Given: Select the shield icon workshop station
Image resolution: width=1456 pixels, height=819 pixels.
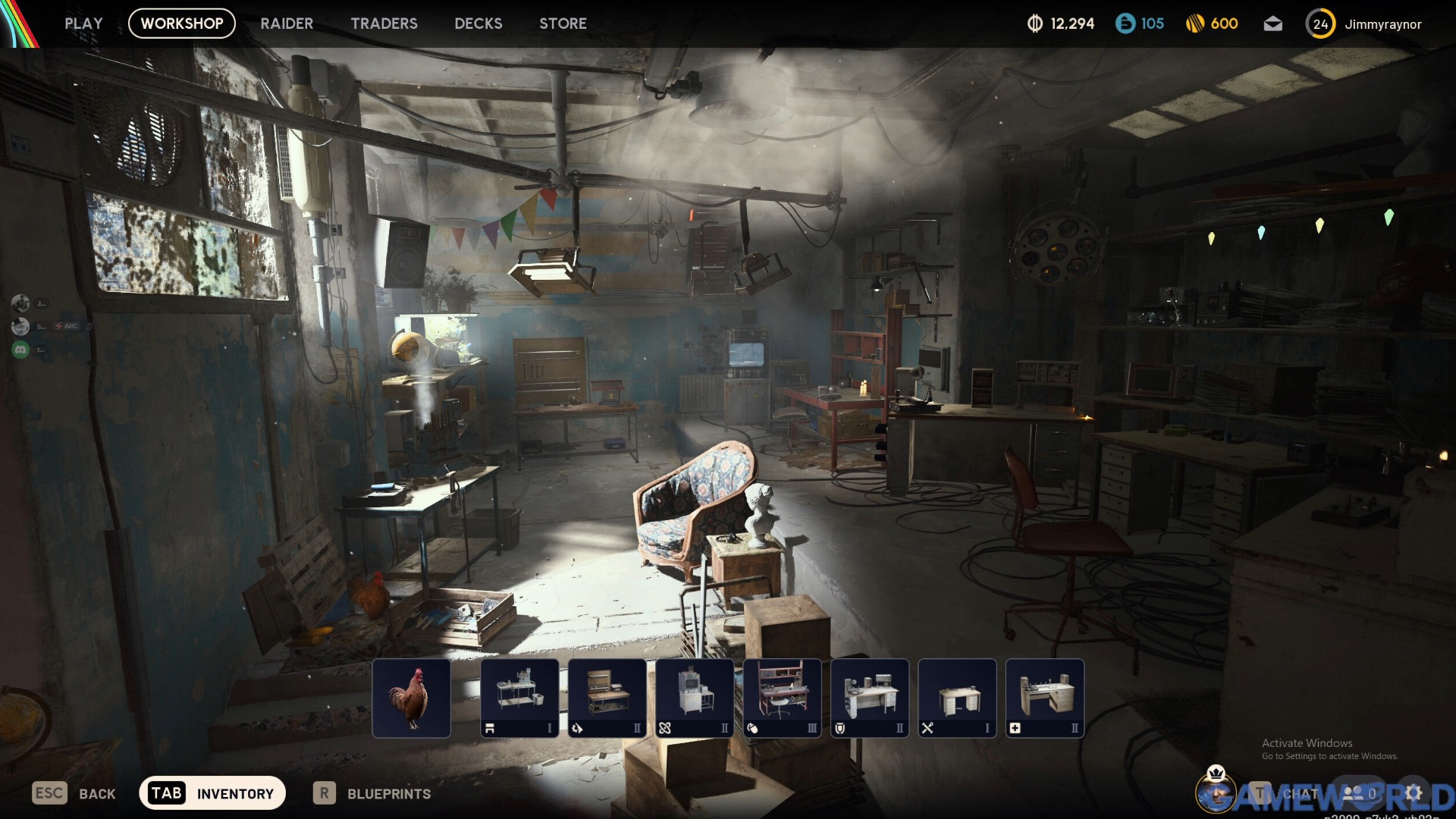Looking at the screenshot, I should [x=870, y=698].
